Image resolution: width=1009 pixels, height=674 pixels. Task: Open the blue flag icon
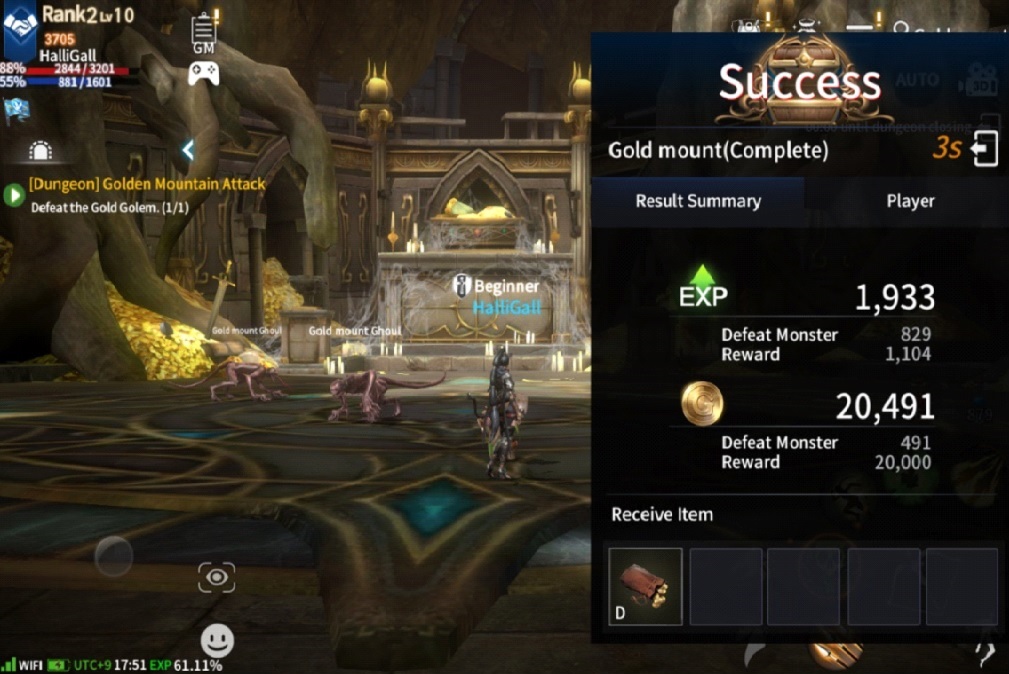point(16,107)
